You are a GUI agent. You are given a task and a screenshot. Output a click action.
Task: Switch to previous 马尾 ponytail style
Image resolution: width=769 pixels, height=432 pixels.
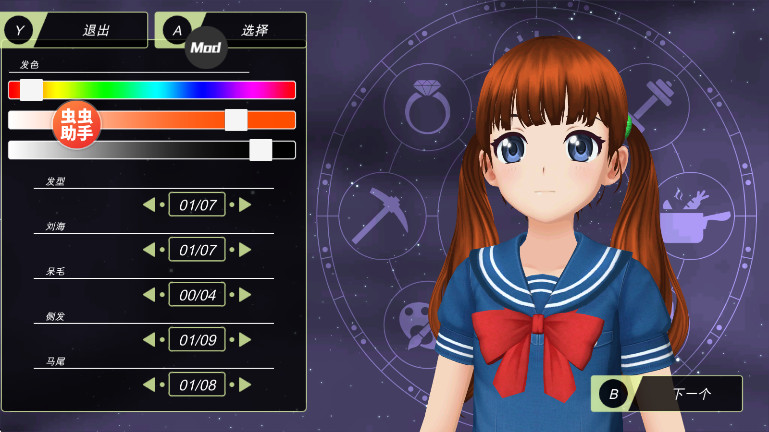click(149, 384)
